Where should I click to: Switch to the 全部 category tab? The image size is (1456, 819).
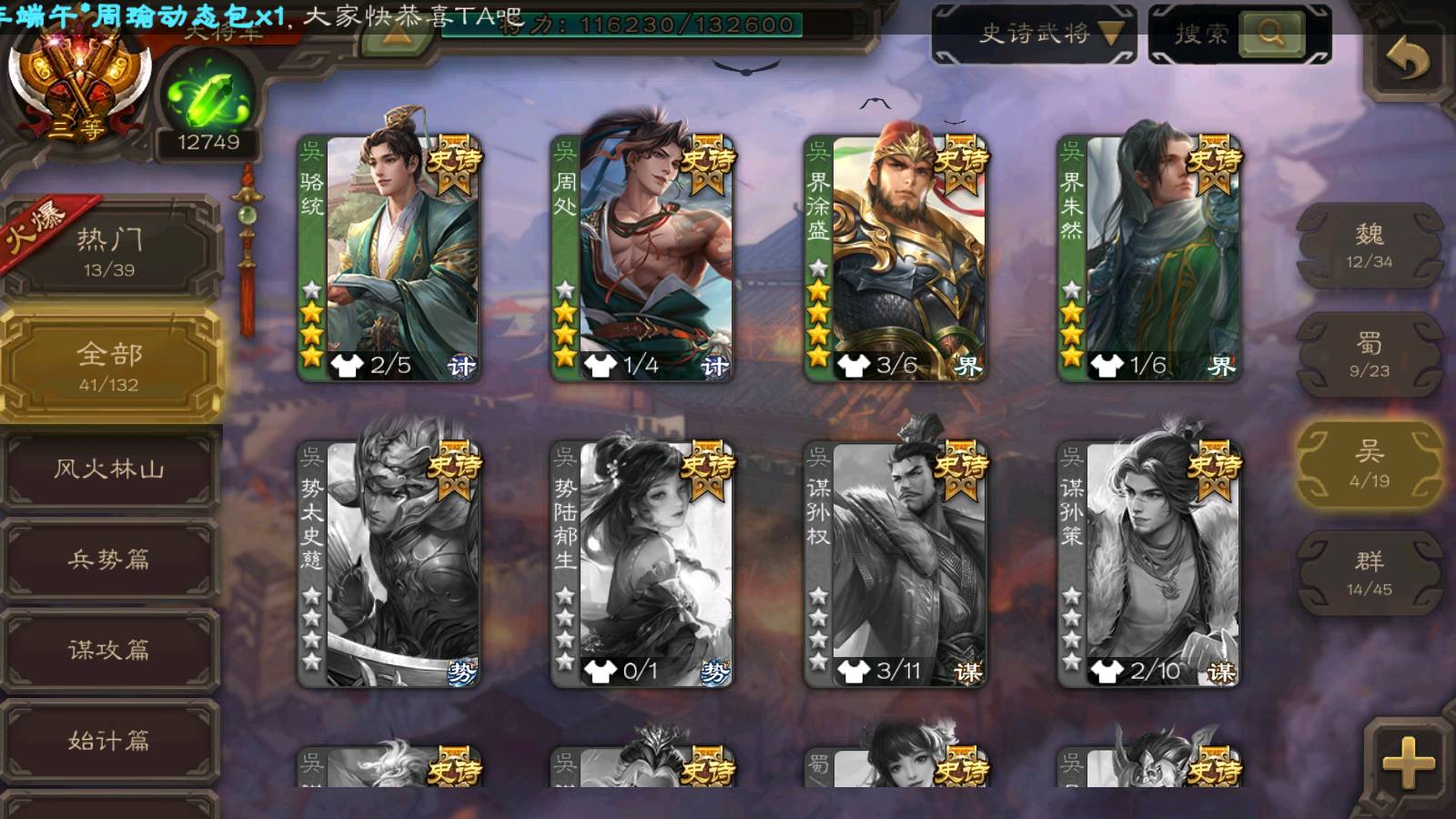coord(109,366)
